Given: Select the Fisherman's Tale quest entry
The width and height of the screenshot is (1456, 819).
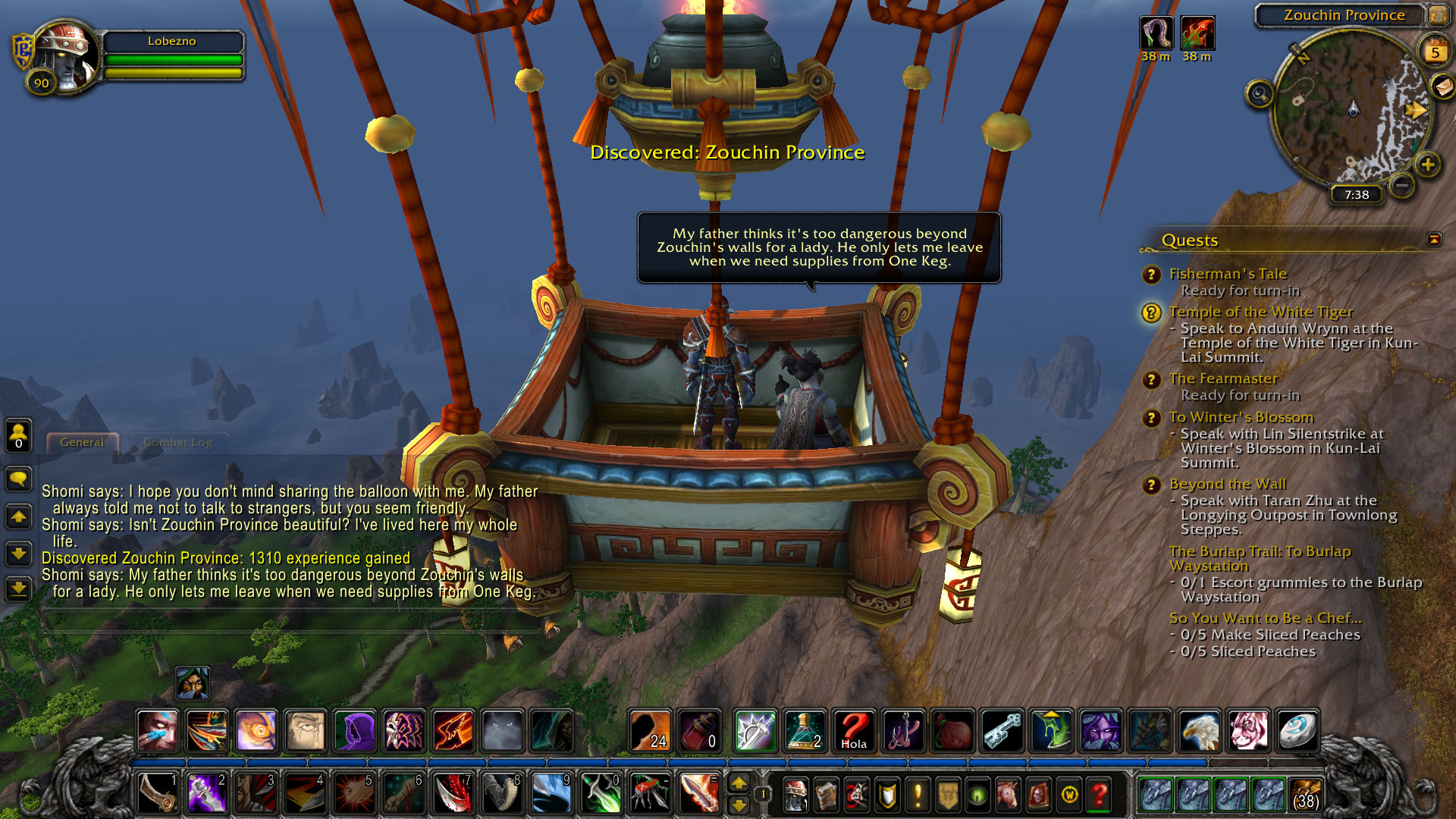Looking at the screenshot, I should 1228,274.
